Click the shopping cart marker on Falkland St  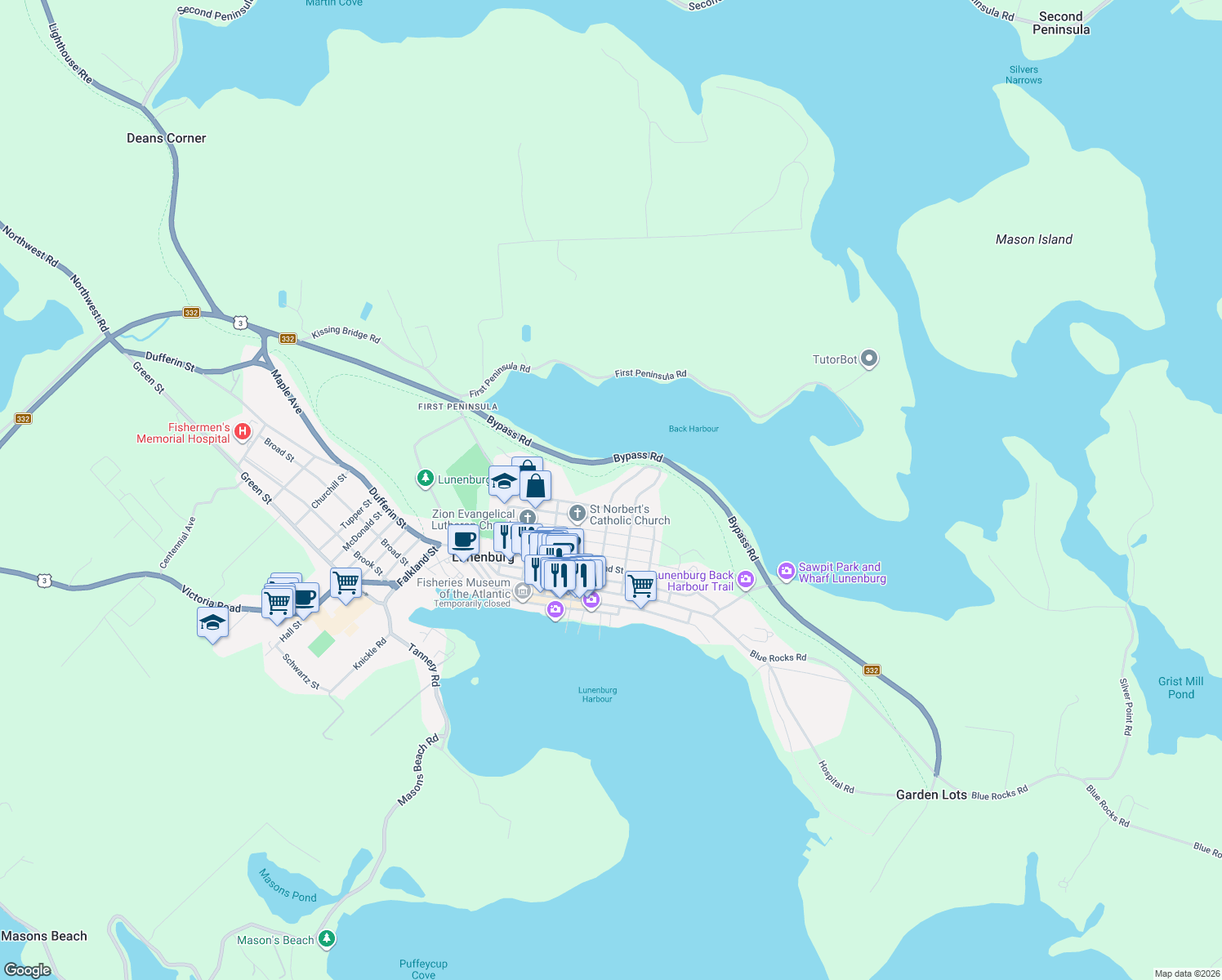point(346,582)
